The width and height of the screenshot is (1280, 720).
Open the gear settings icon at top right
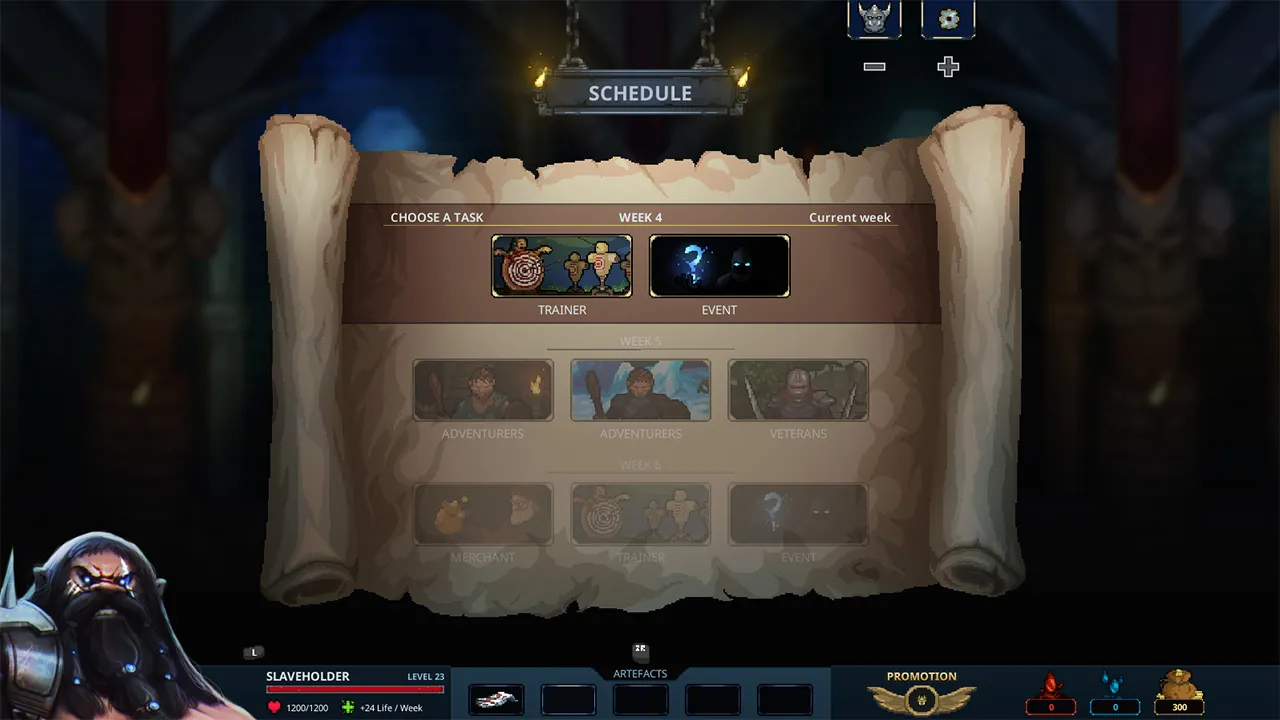pos(947,17)
